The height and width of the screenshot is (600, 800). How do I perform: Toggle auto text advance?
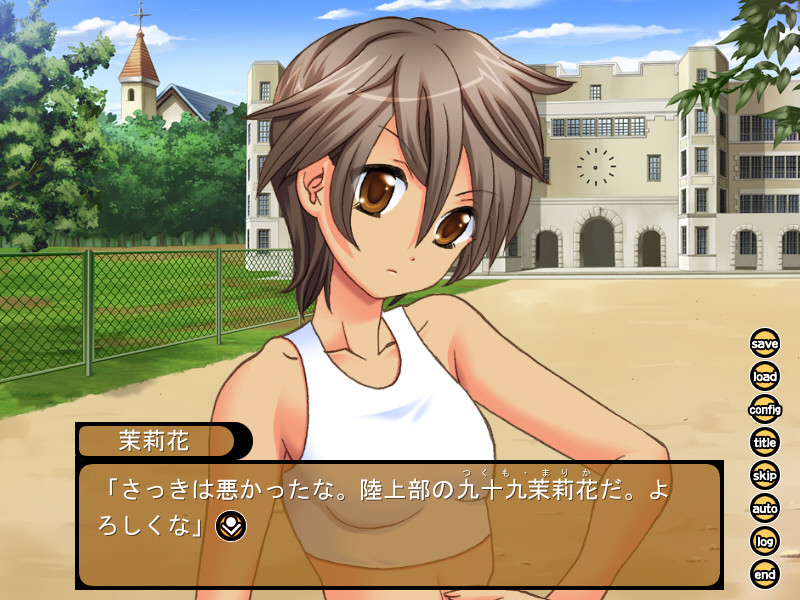click(765, 508)
